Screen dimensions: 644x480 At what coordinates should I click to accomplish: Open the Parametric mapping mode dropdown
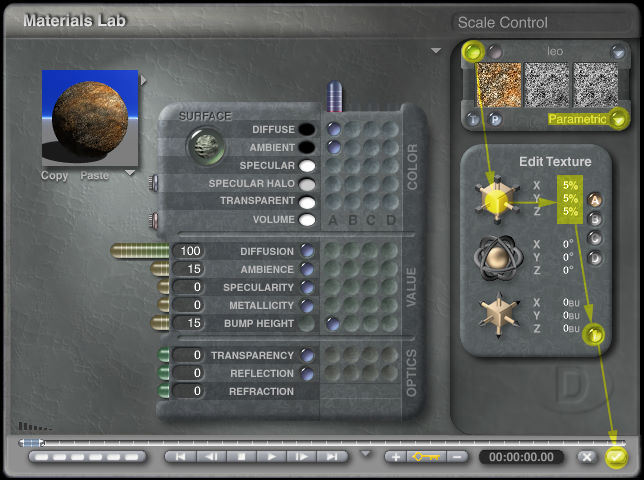619,119
